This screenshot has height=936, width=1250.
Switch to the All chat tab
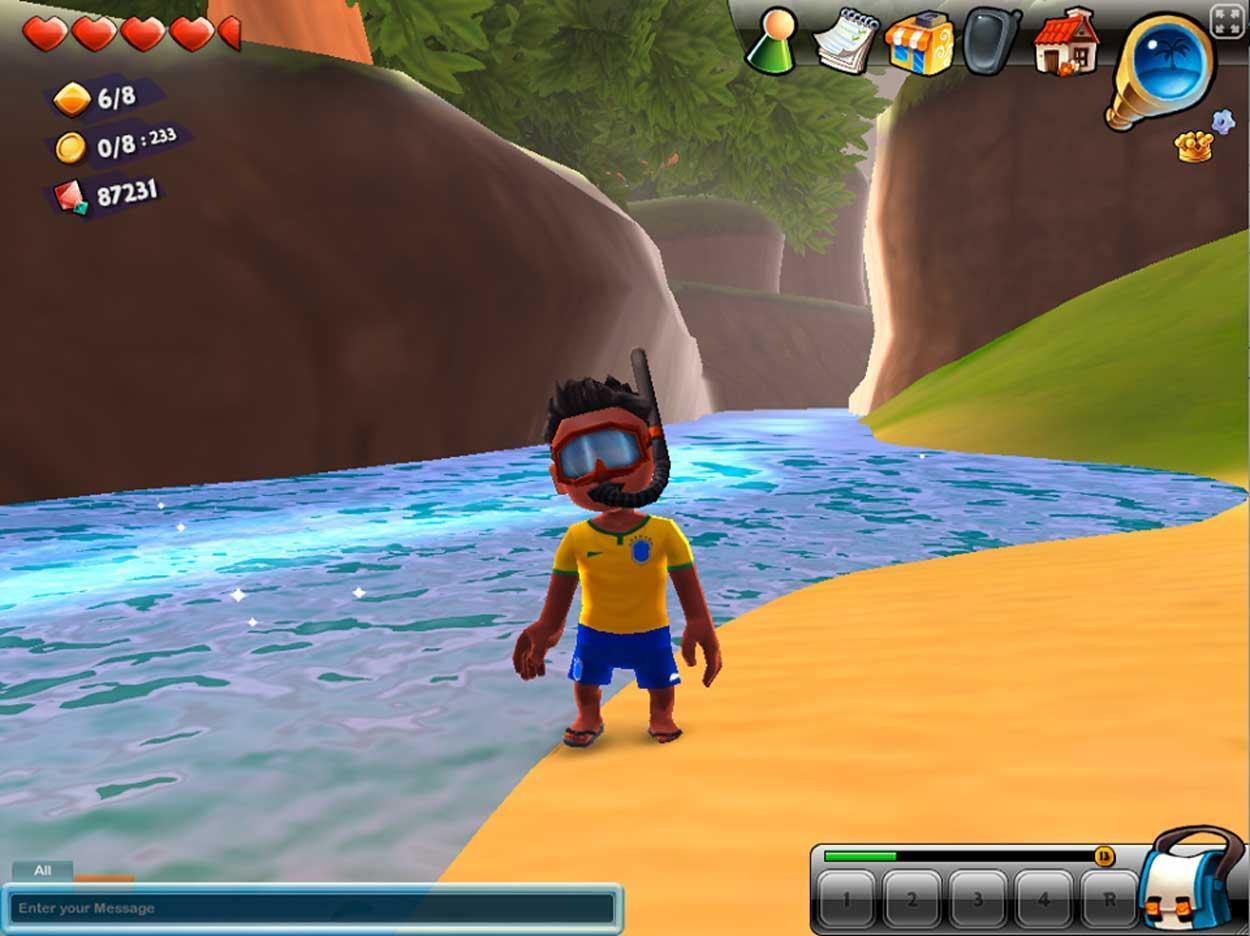[42, 871]
